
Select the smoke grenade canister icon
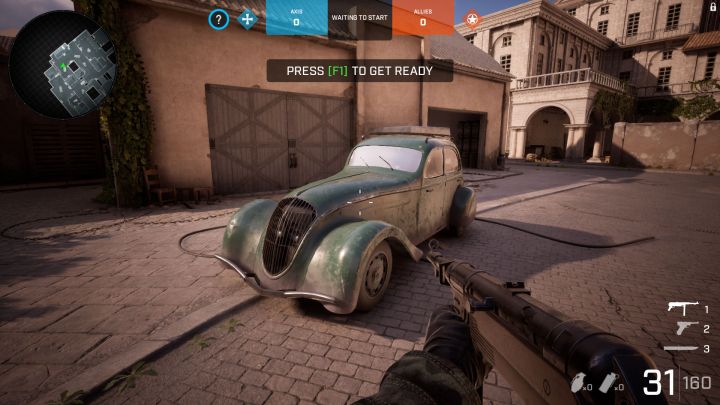(x=608, y=383)
